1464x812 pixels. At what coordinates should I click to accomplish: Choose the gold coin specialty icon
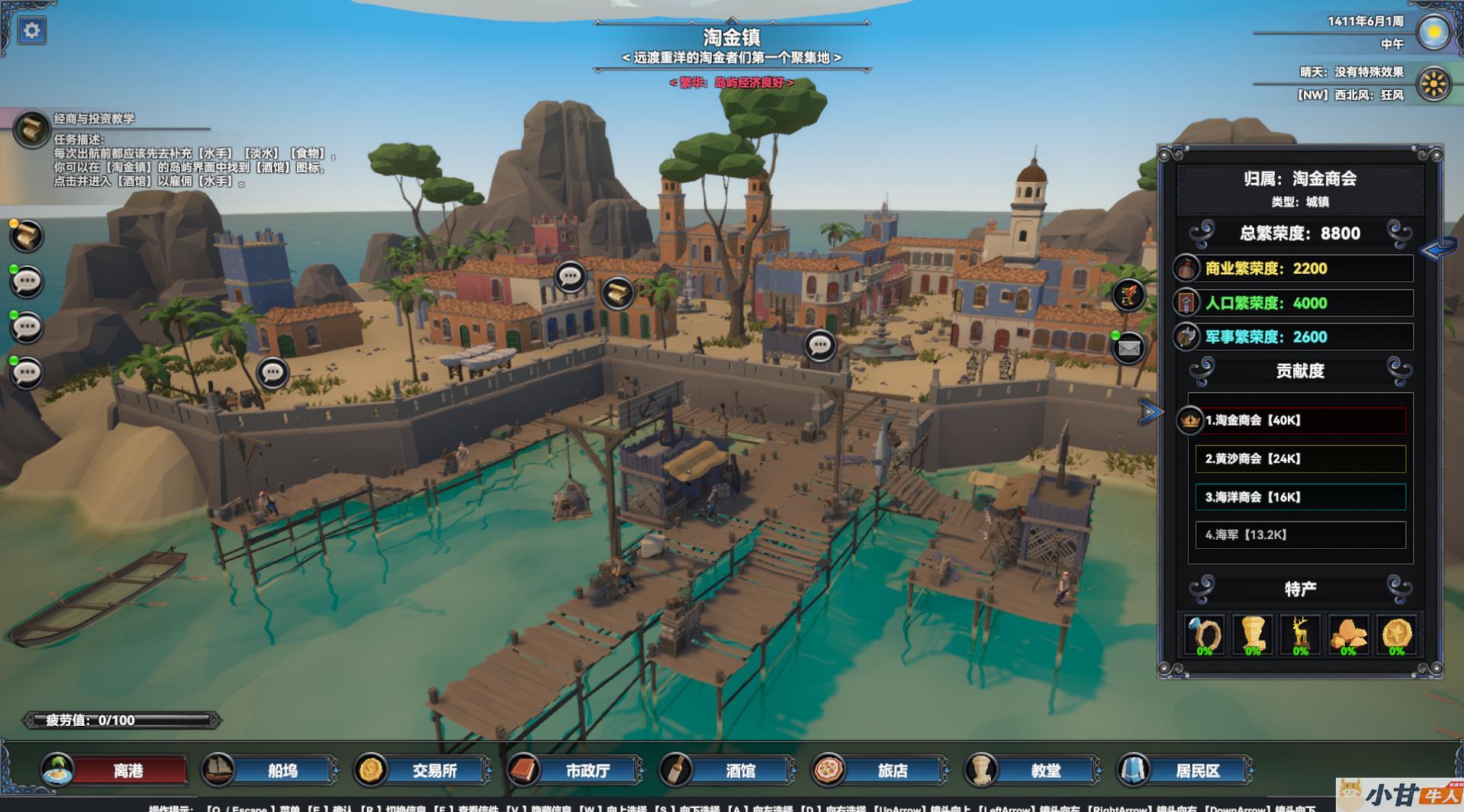coord(1396,634)
